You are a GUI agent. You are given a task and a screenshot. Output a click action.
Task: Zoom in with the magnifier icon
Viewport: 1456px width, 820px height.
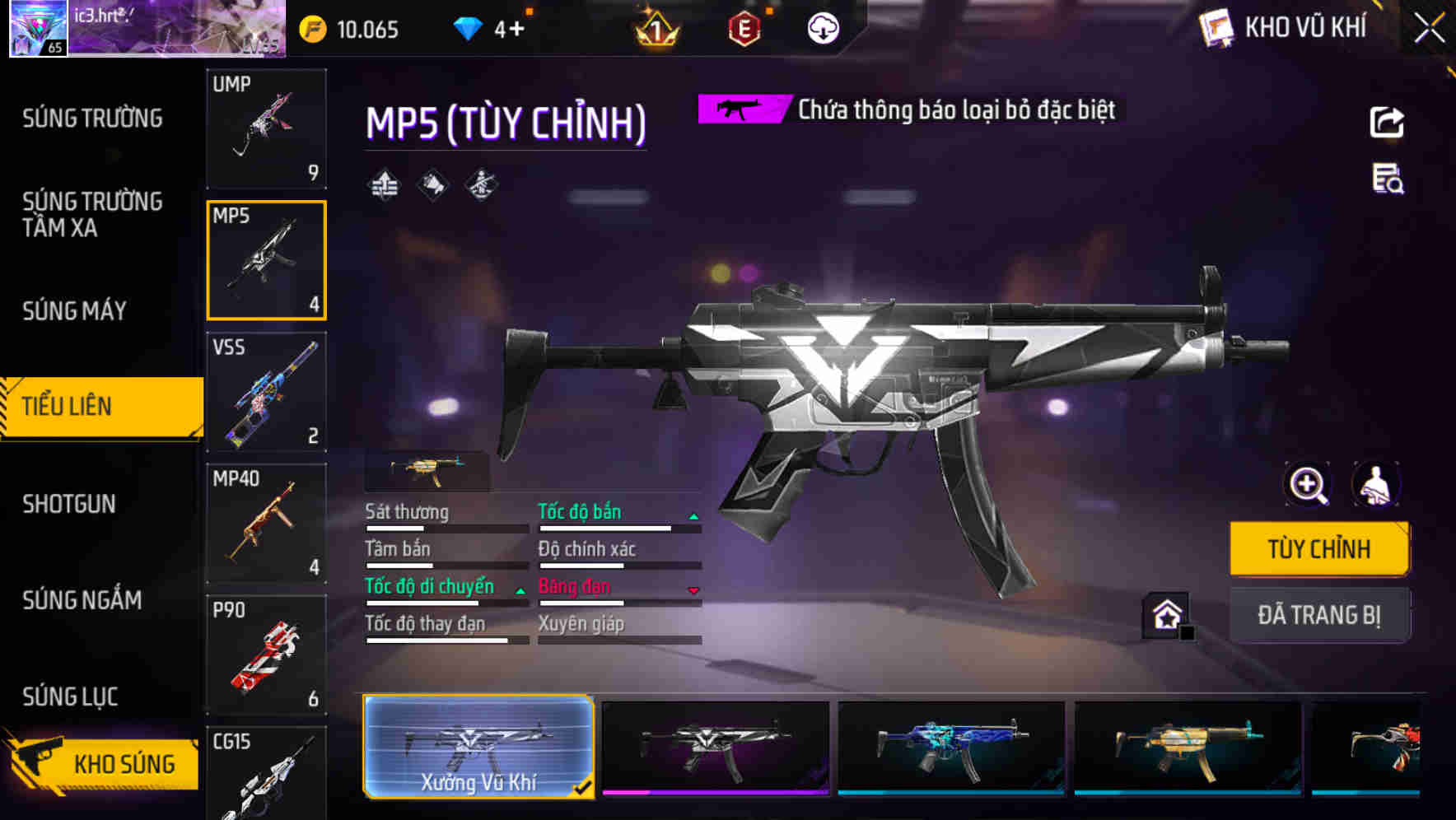pyautogui.click(x=1308, y=485)
